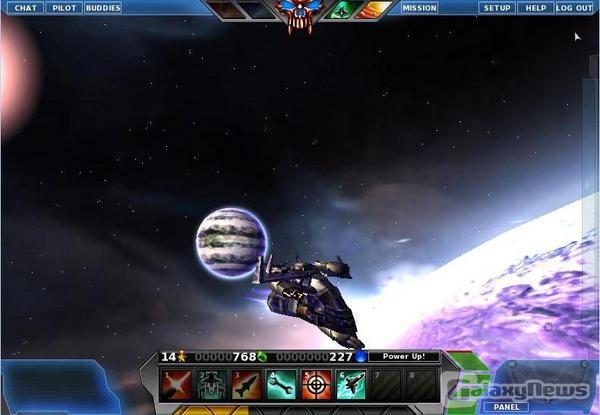Toggle the Panel button

506,407
